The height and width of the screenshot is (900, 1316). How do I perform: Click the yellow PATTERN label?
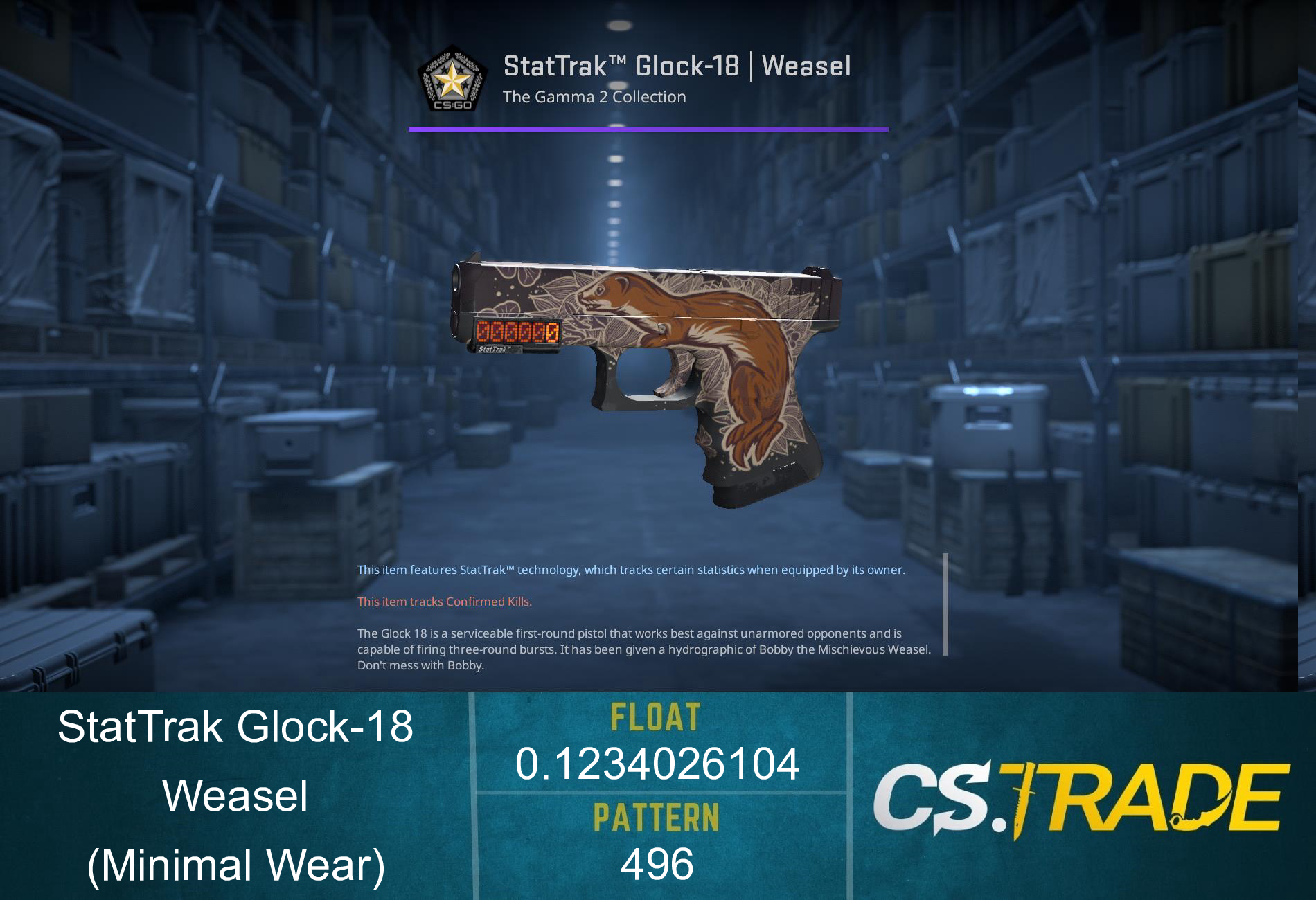coord(657,817)
